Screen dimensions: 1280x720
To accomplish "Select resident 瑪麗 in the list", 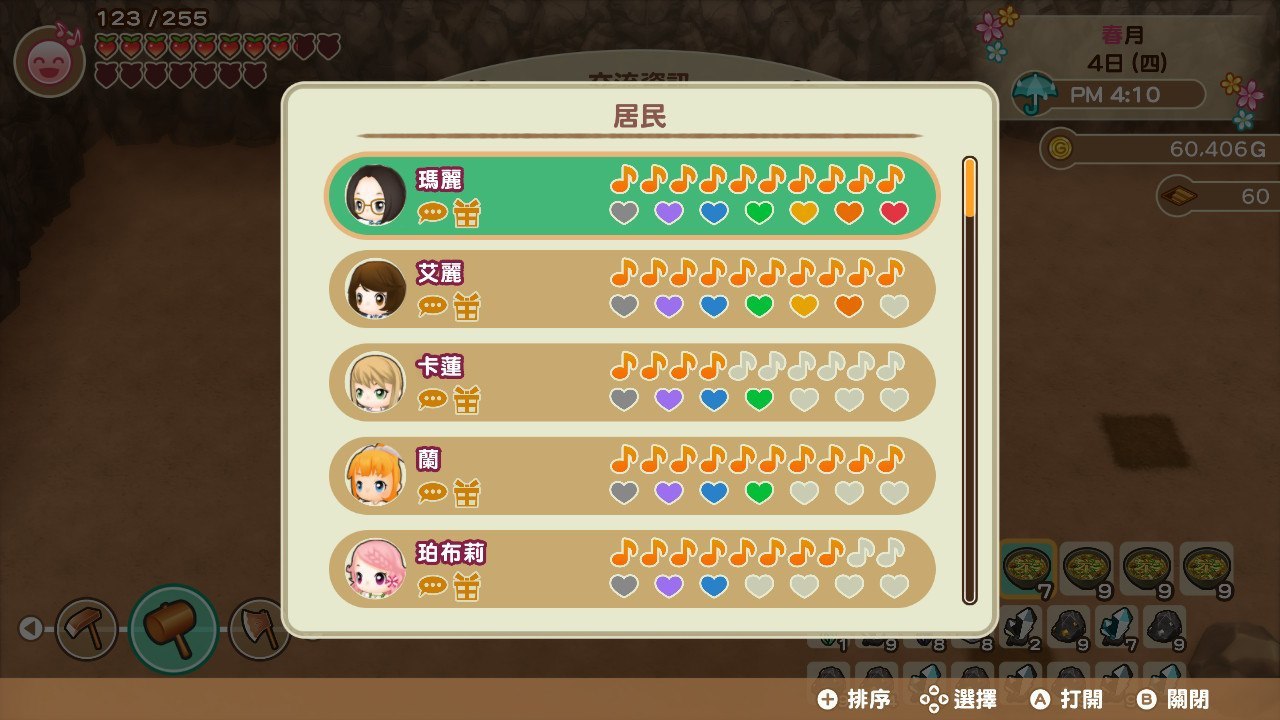I will pos(632,195).
